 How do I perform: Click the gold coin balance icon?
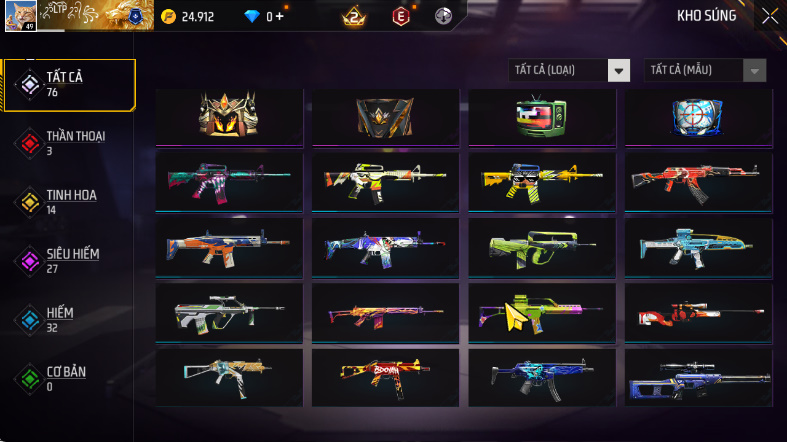click(168, 16)
